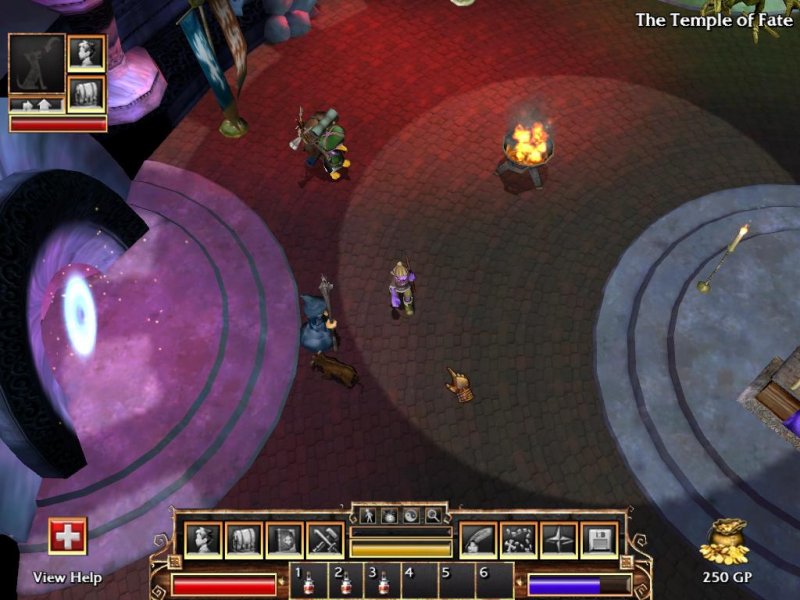Screen dimensions: 800x600
Task: Use the potion in hotbar slot 1
Action: click(308, 582)
